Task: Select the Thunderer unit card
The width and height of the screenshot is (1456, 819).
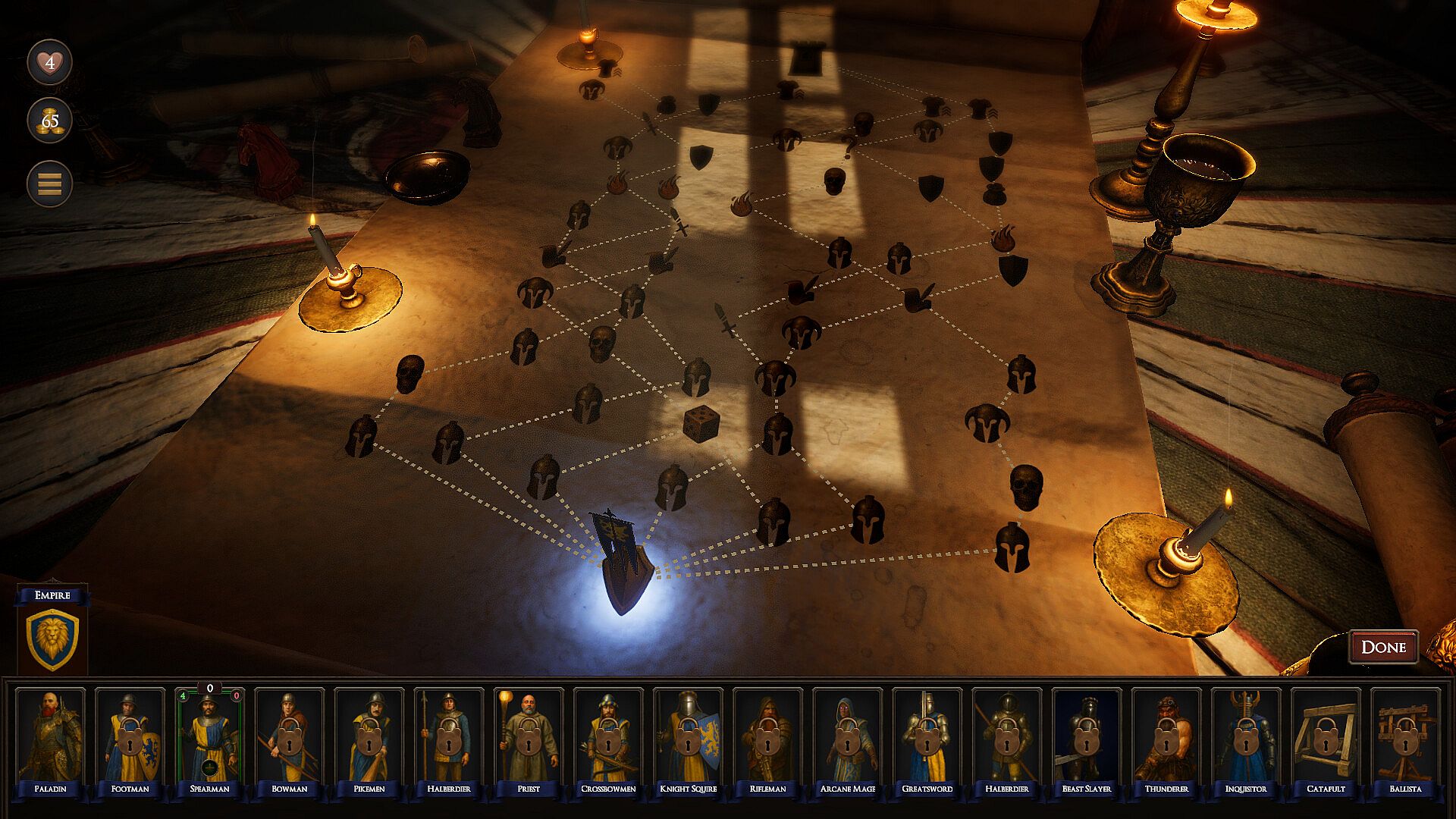Action: pos(1166,739)
